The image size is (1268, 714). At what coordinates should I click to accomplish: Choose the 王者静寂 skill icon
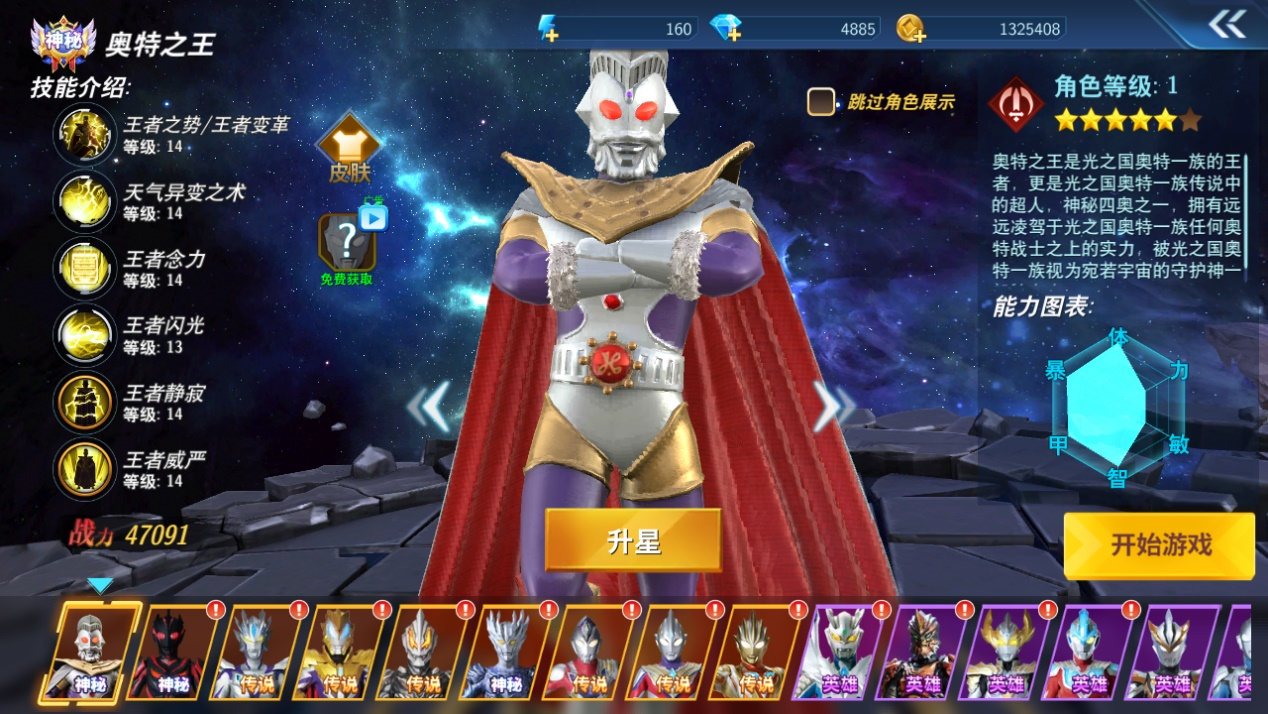(85, 402)
